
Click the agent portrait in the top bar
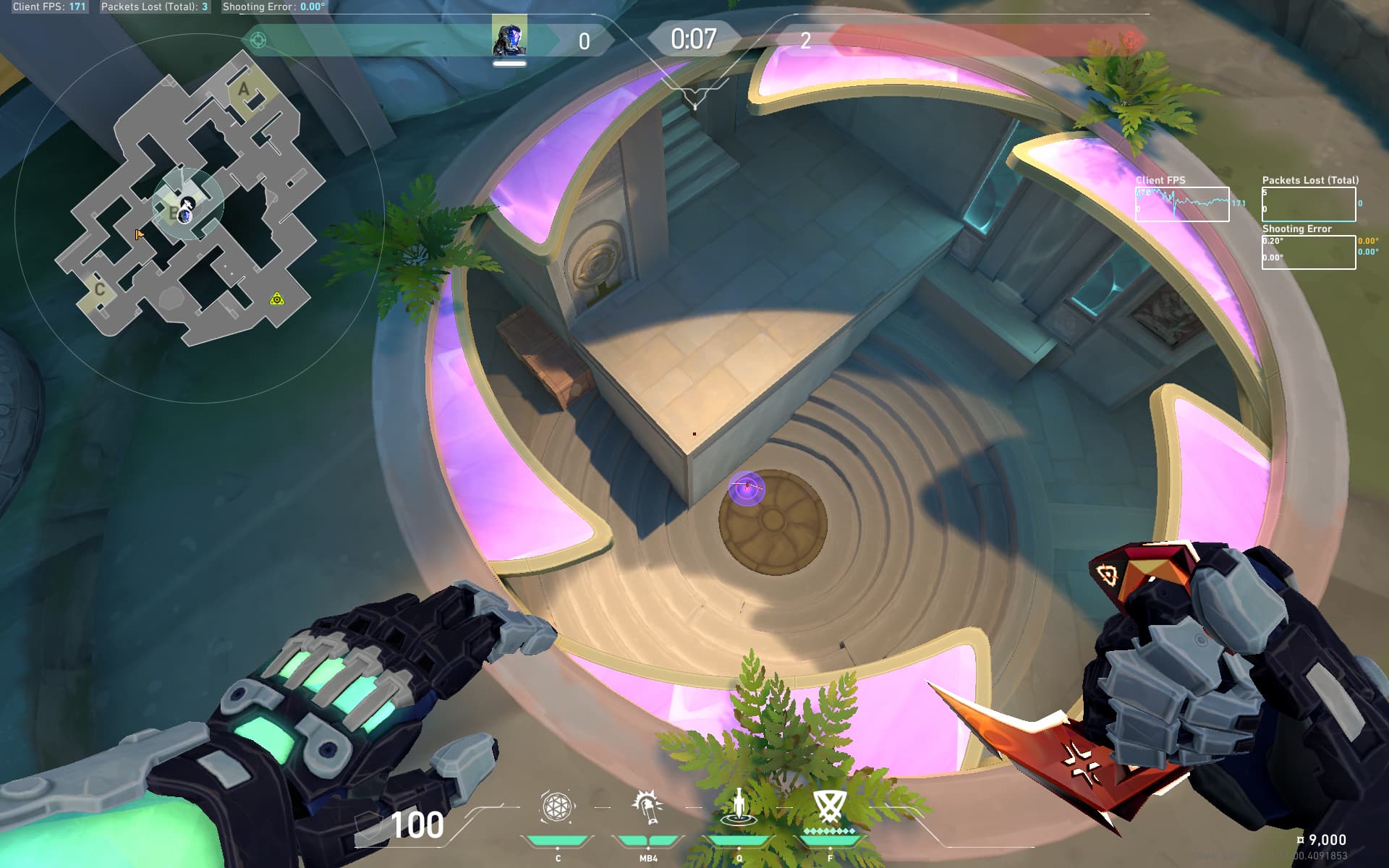(x=509, y=38)
